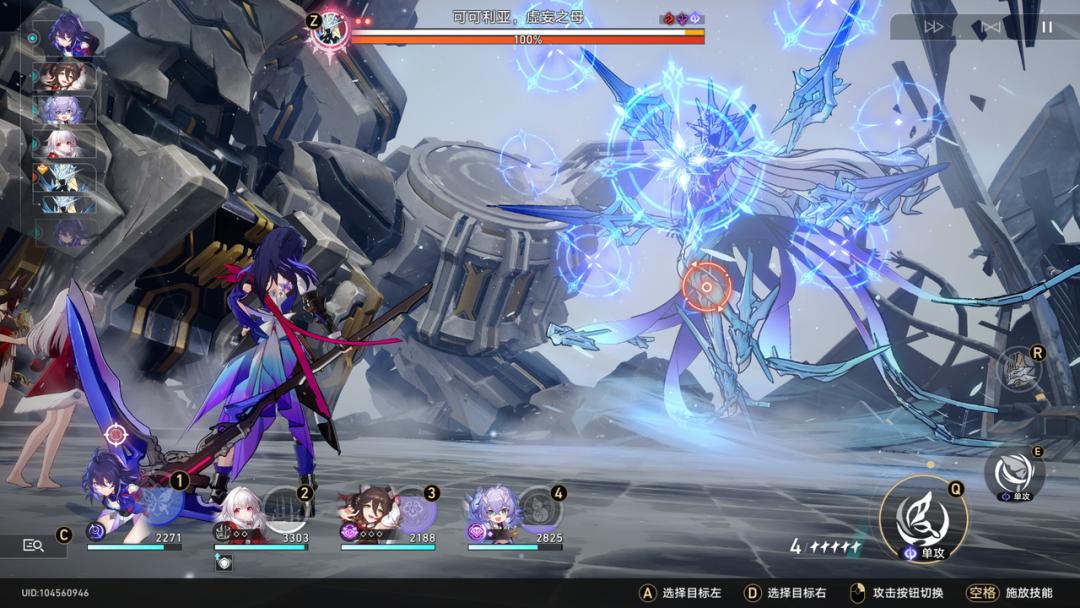Select the greyed-out ability icon above the skill button
The height and width of the screenshot is (608, 1080).
click(1019, 368)
